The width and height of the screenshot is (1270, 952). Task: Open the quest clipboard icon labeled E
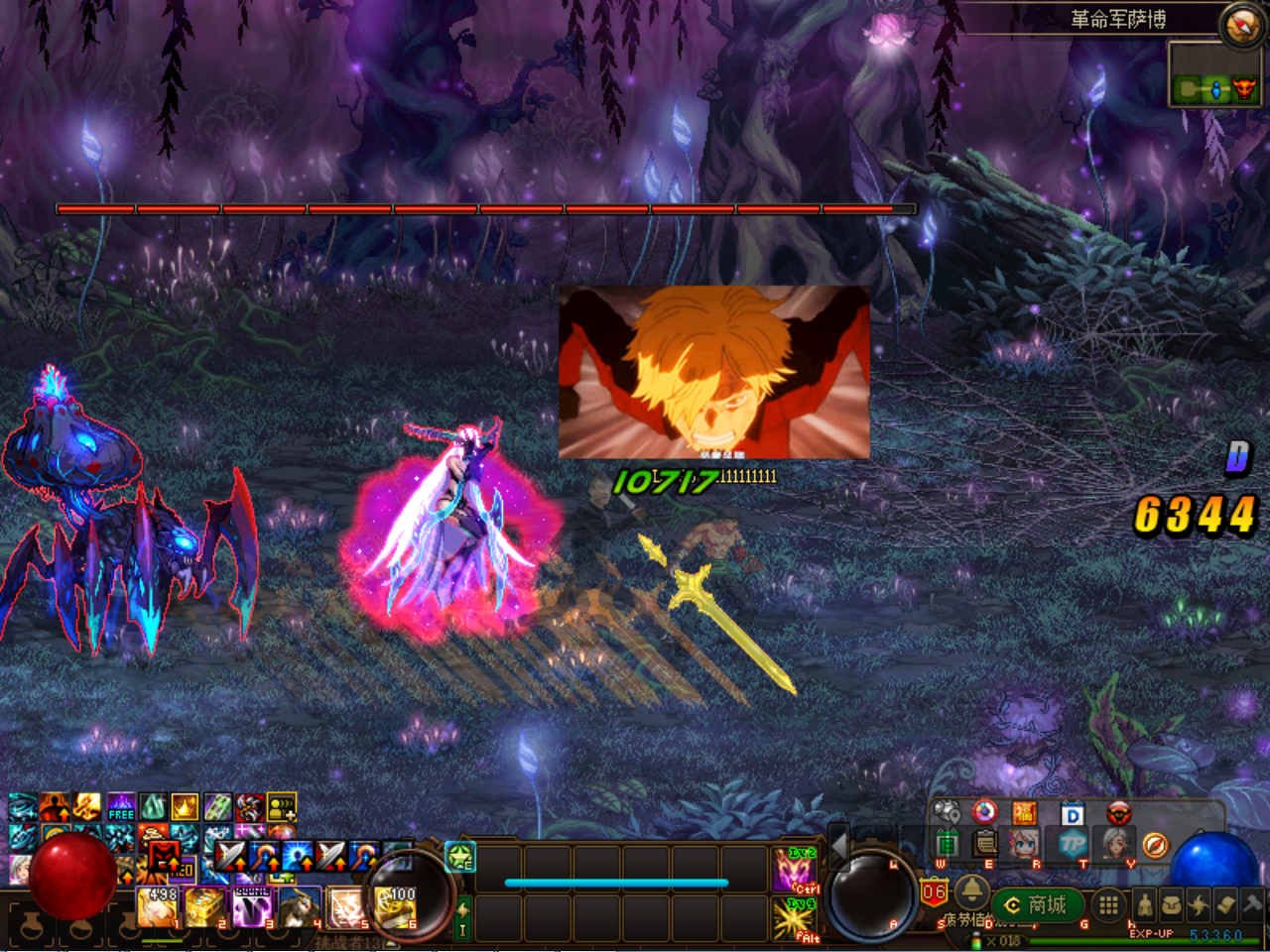click(984, 842)
